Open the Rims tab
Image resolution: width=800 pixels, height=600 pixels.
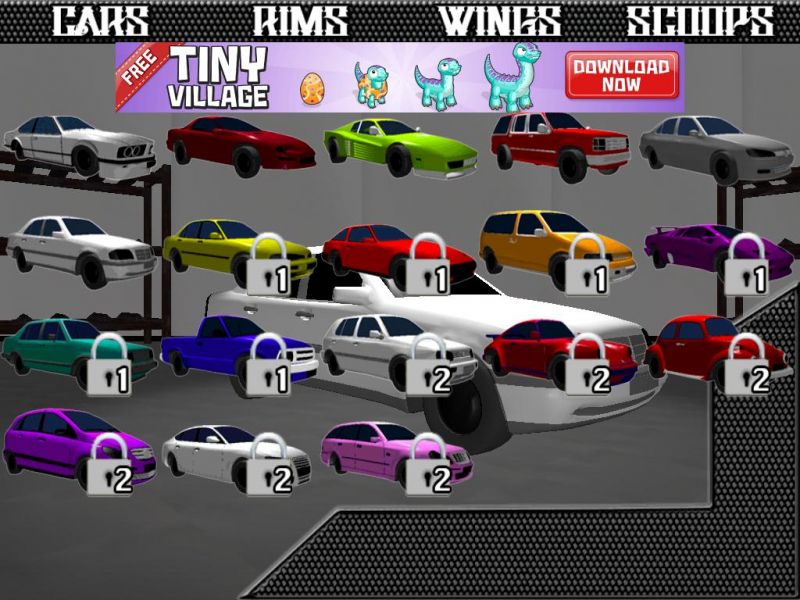pos(300,21)
